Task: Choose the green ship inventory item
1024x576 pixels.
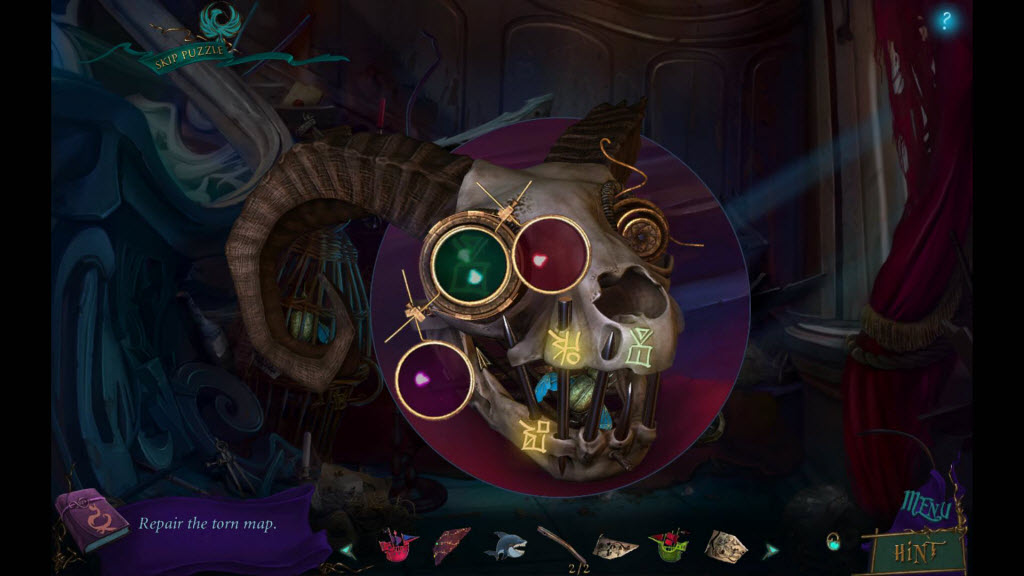Action: point(667,546)
